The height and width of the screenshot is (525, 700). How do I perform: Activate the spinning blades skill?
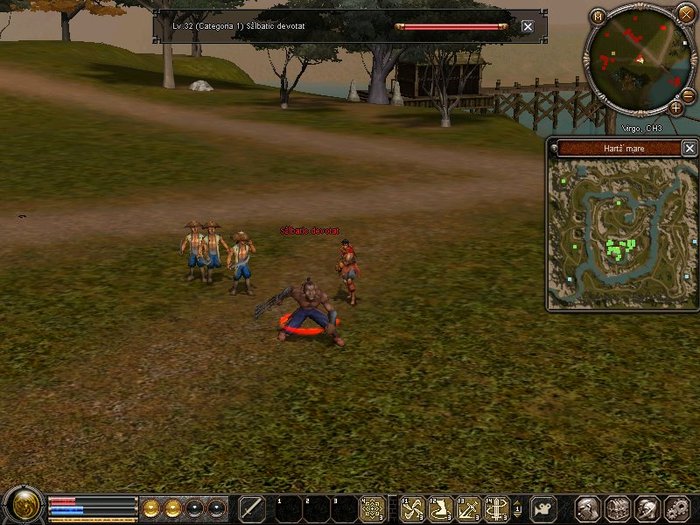point(412,509)
